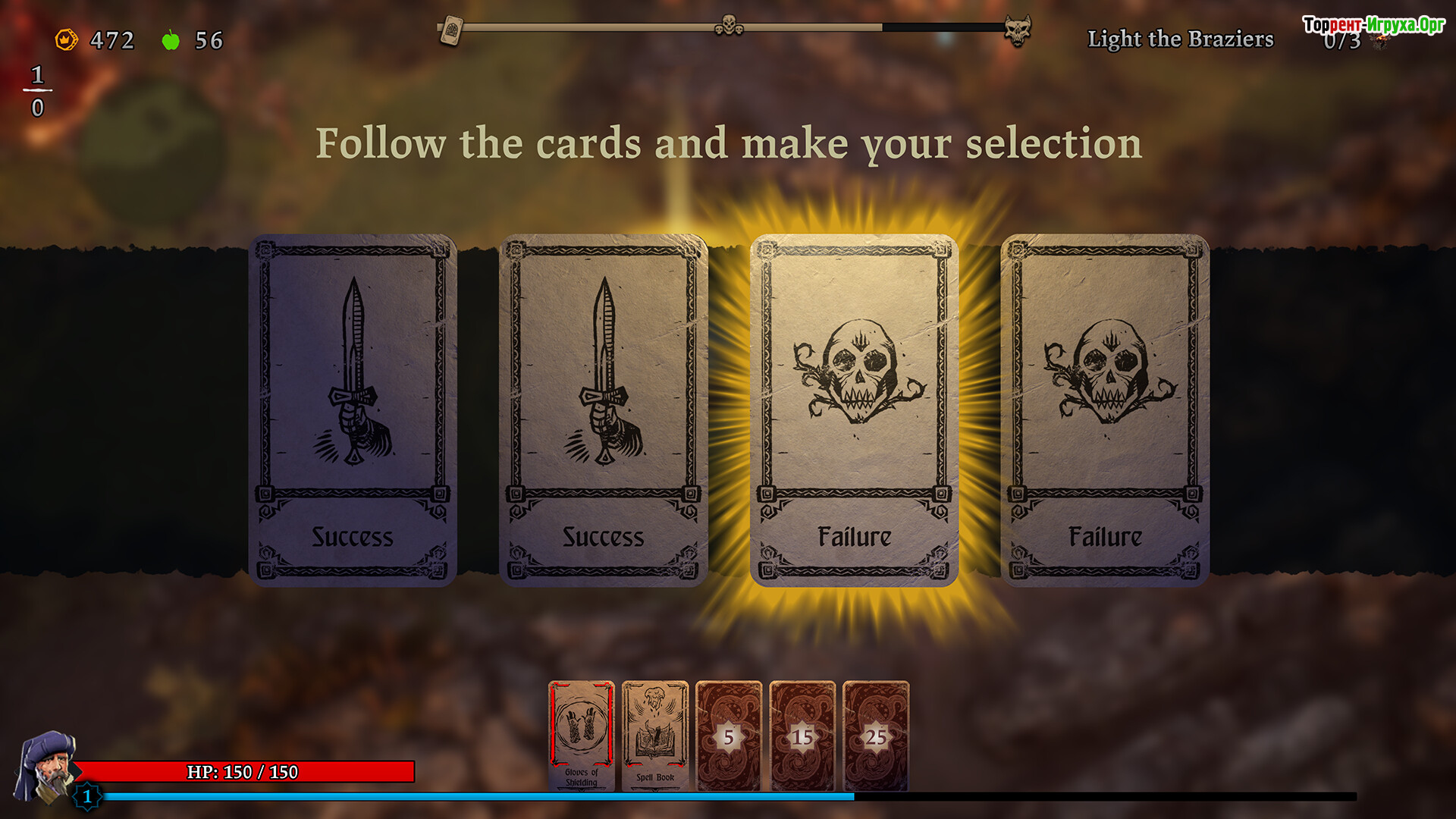The height and width of the screenshot is (819, 1456).
Task: Open the Light the Braziers objective
Action: (x=1180, y=39)
